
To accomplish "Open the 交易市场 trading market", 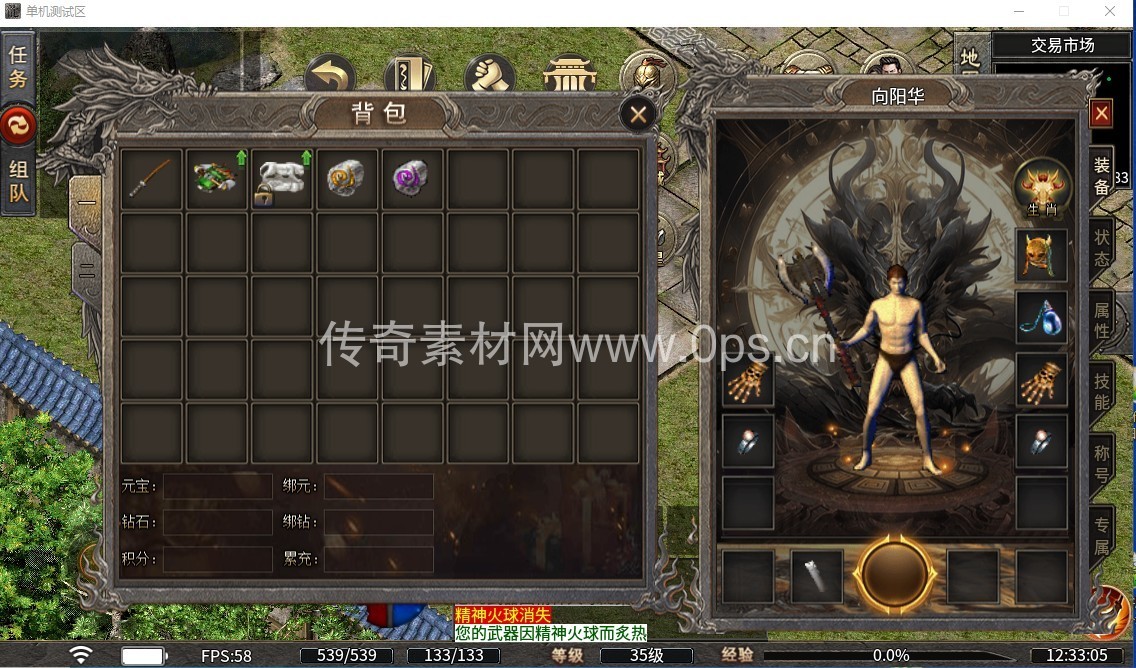I will coord(1062,45).
